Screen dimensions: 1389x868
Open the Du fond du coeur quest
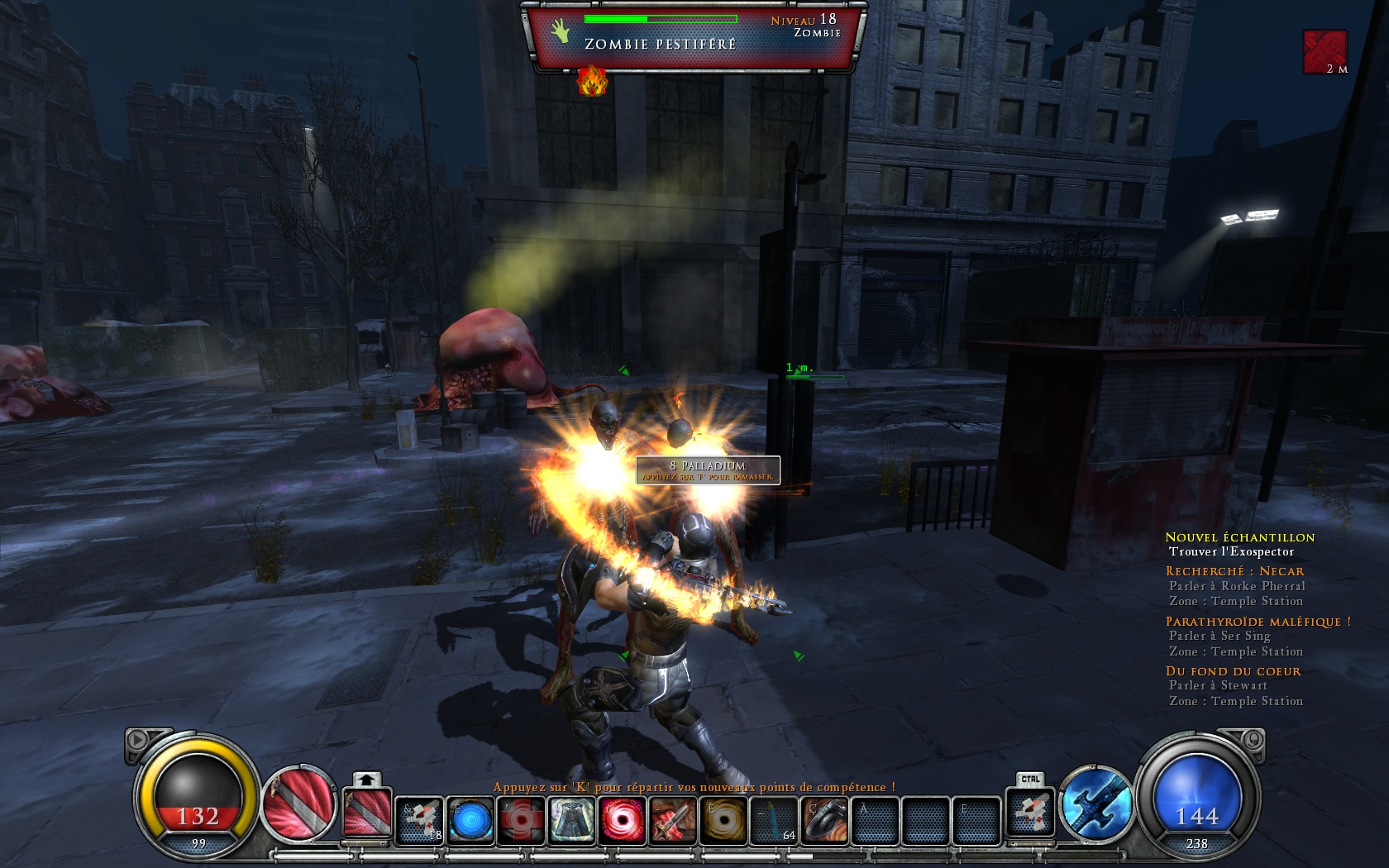[1233, 671]
